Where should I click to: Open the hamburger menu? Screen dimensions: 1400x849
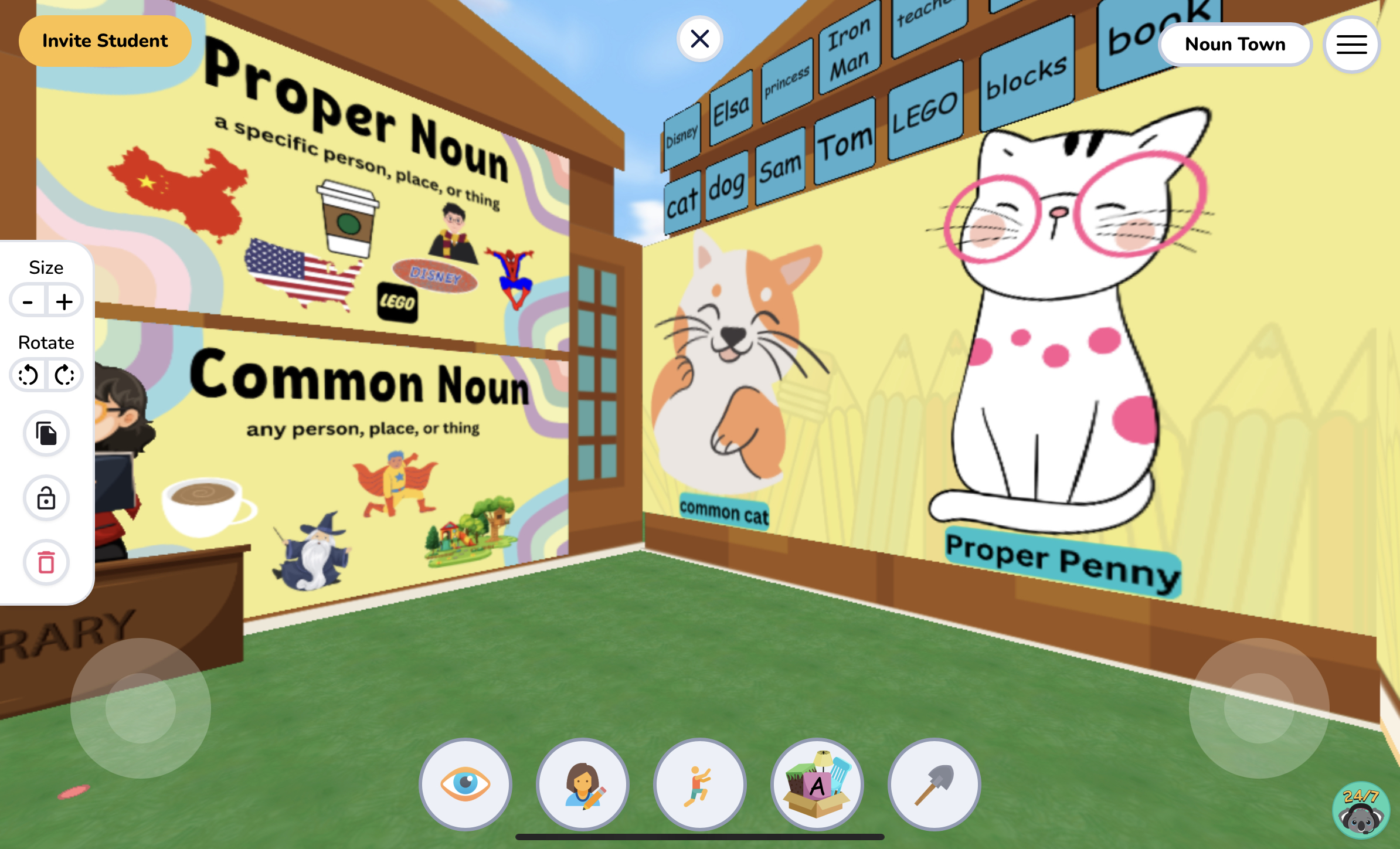point(1351,44)
